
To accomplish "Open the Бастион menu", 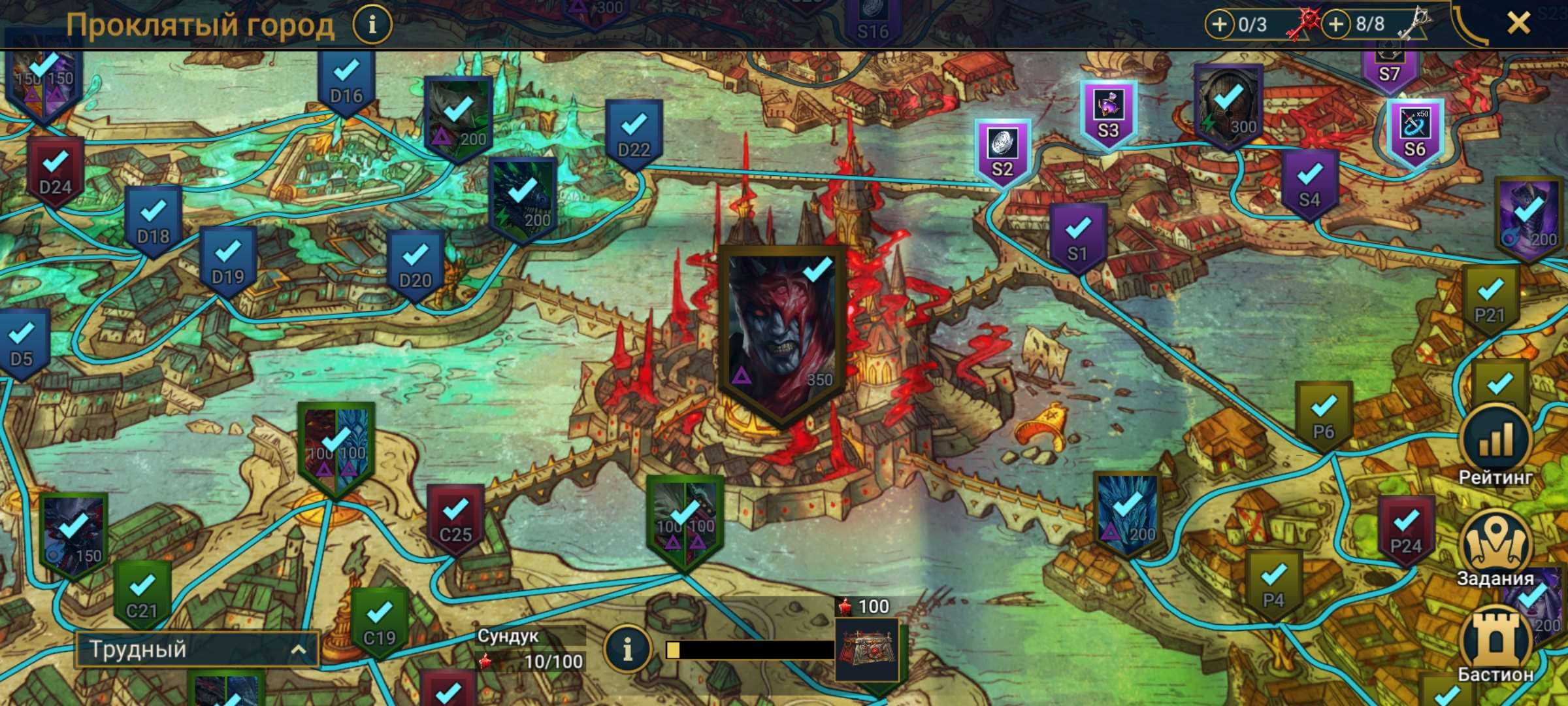I will coord(1495,644).
